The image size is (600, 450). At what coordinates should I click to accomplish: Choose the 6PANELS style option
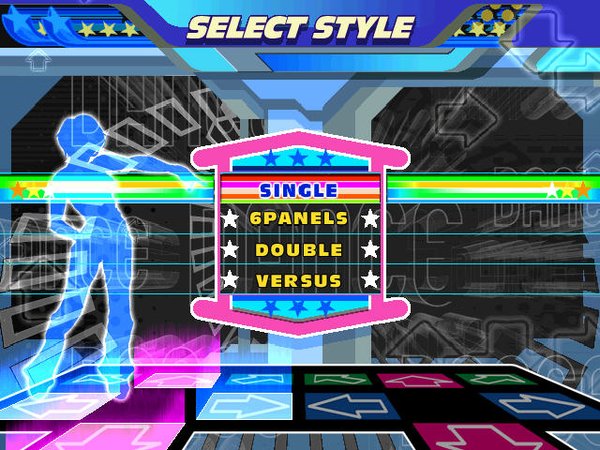point(299,218)
